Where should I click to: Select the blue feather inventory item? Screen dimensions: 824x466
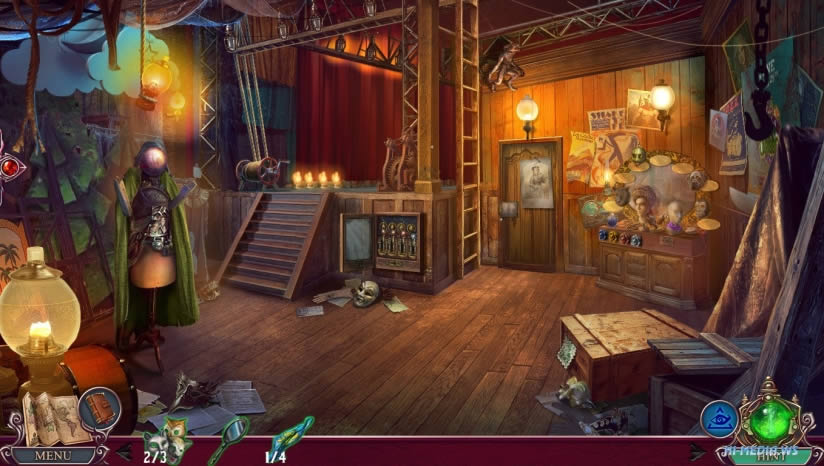pyautogui.click(x=290, y=436)
